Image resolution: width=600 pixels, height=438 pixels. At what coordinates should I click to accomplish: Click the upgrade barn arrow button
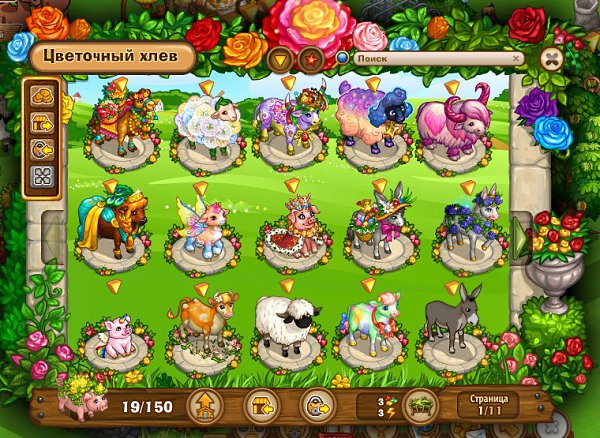(x=205, y=406)
